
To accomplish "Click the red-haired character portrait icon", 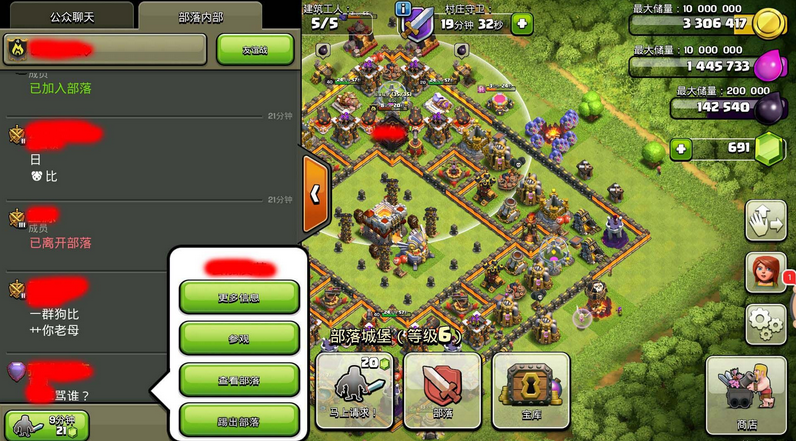I will pyautogui.click(x=765, y=273).
